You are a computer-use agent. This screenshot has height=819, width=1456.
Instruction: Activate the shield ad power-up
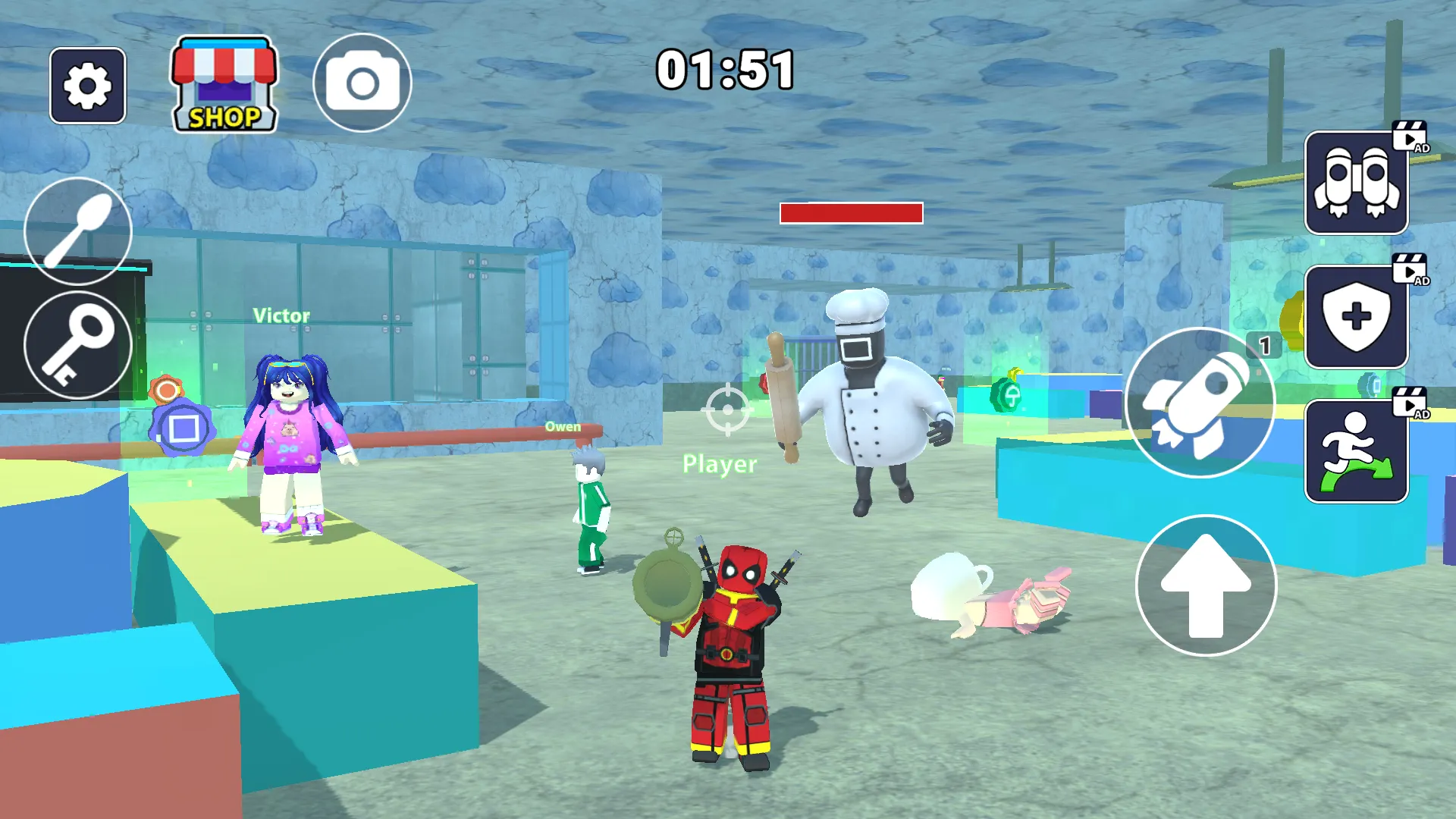[x=1356, y=317]
